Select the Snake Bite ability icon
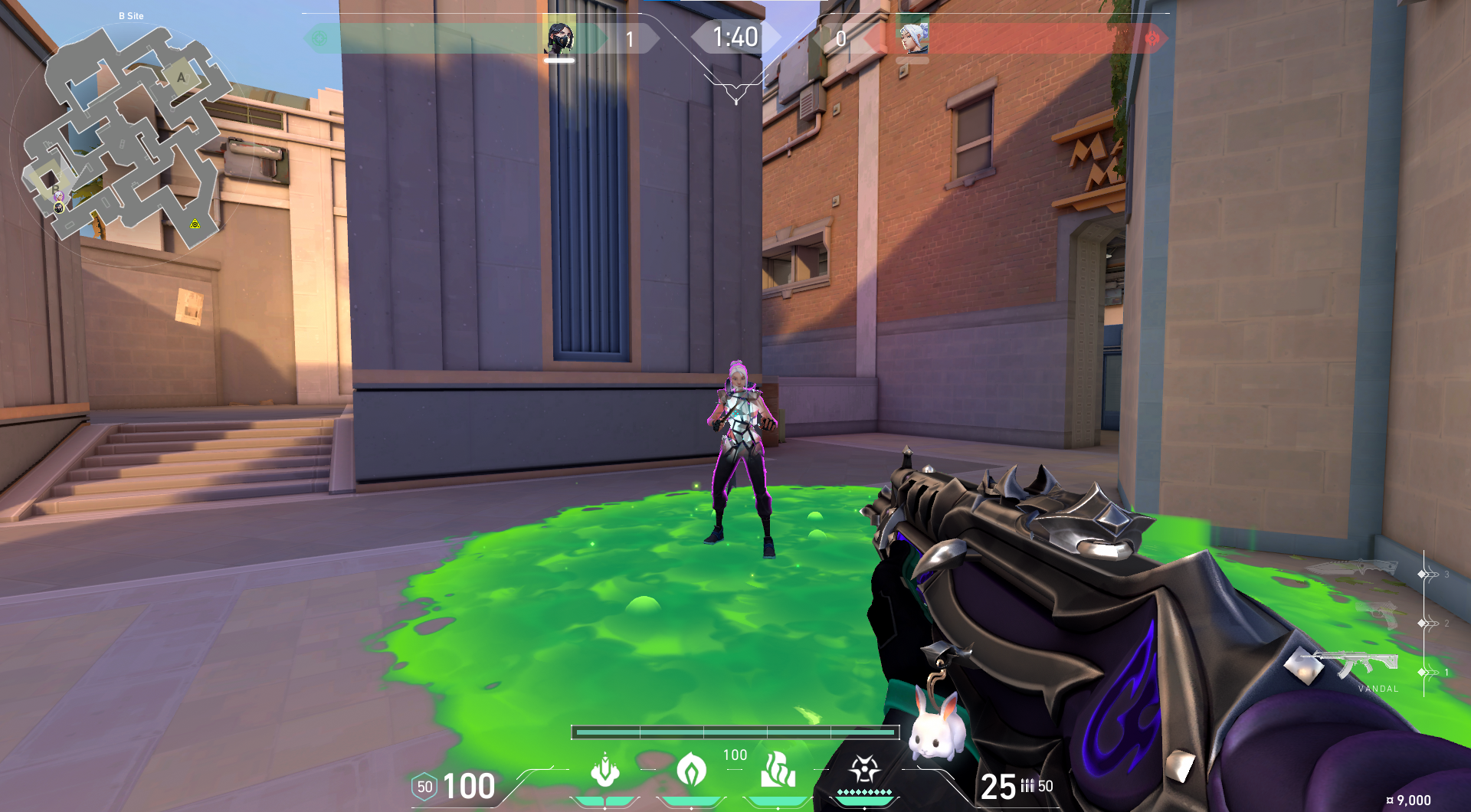 point(604,773)
